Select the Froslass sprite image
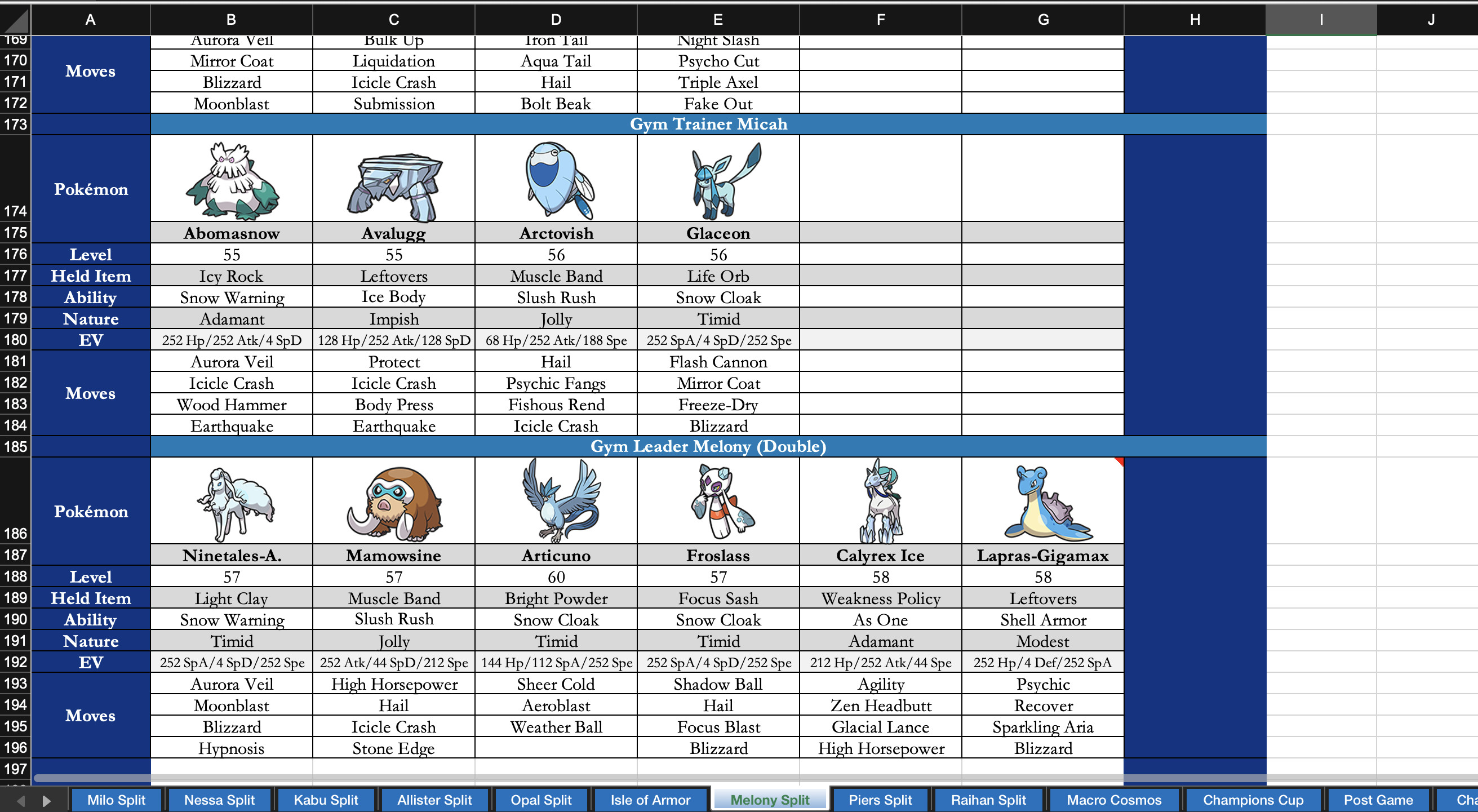The height and width of the screenshot is (812, 1478). (x=718, y=501)
